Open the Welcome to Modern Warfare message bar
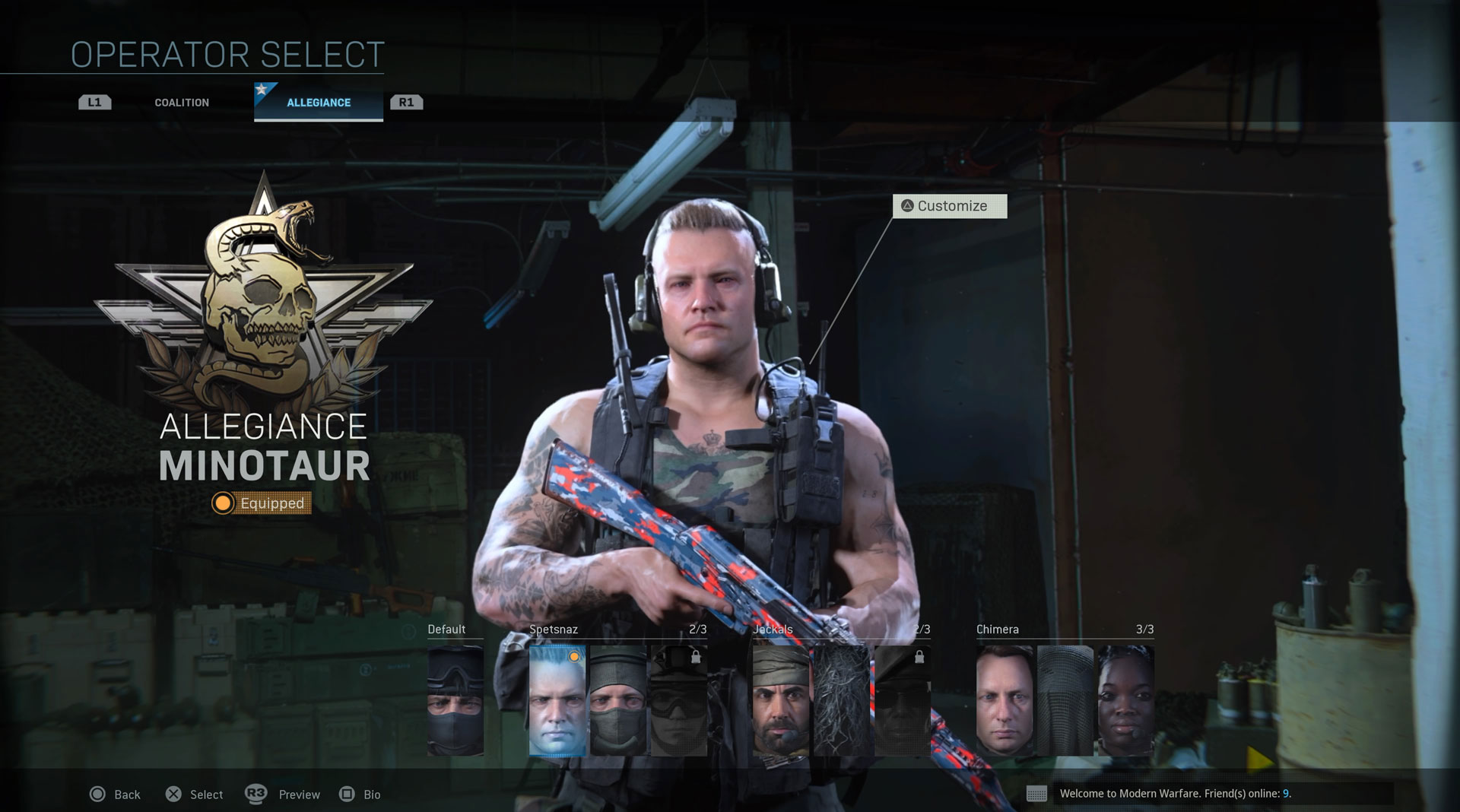 tap(1209, 794)
